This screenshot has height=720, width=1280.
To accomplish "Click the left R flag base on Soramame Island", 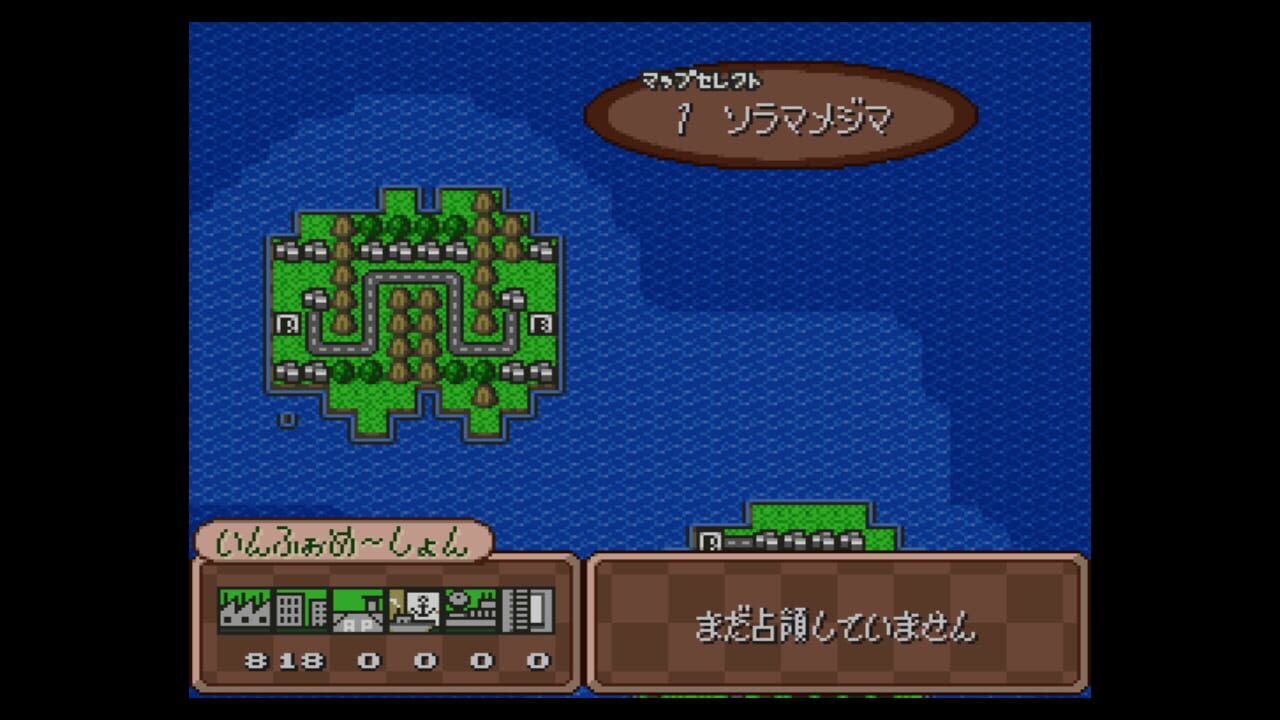I will pos(287,322).
